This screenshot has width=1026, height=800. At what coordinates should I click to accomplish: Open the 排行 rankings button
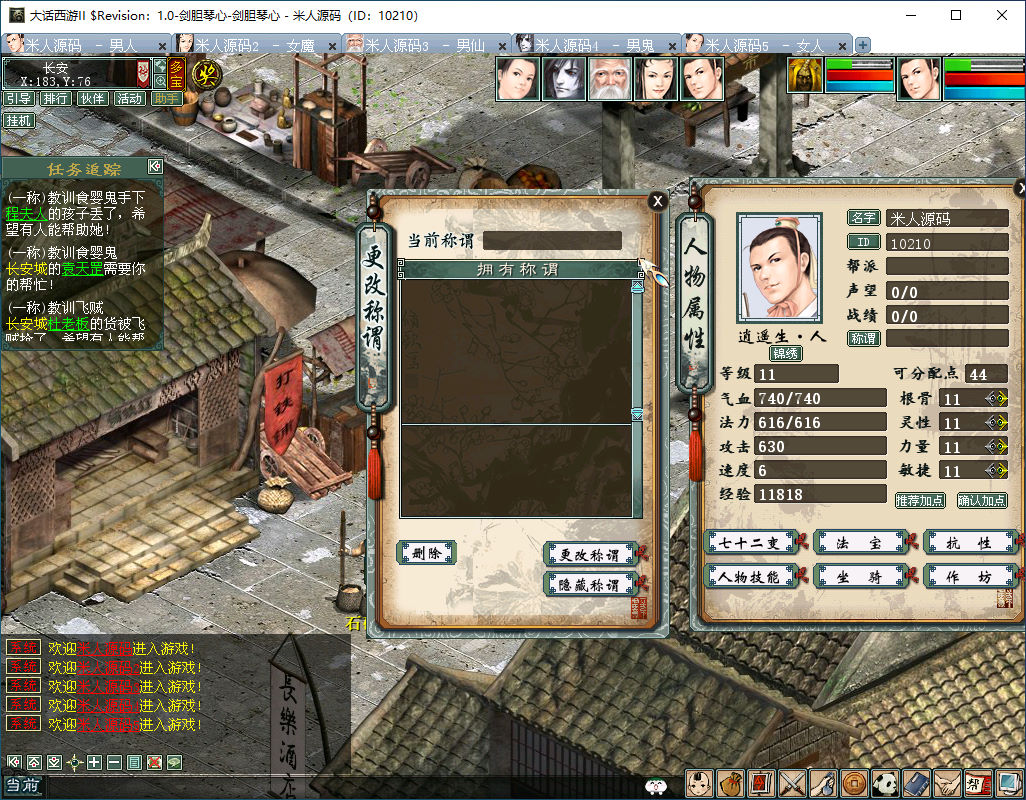(x=56, y=99)
